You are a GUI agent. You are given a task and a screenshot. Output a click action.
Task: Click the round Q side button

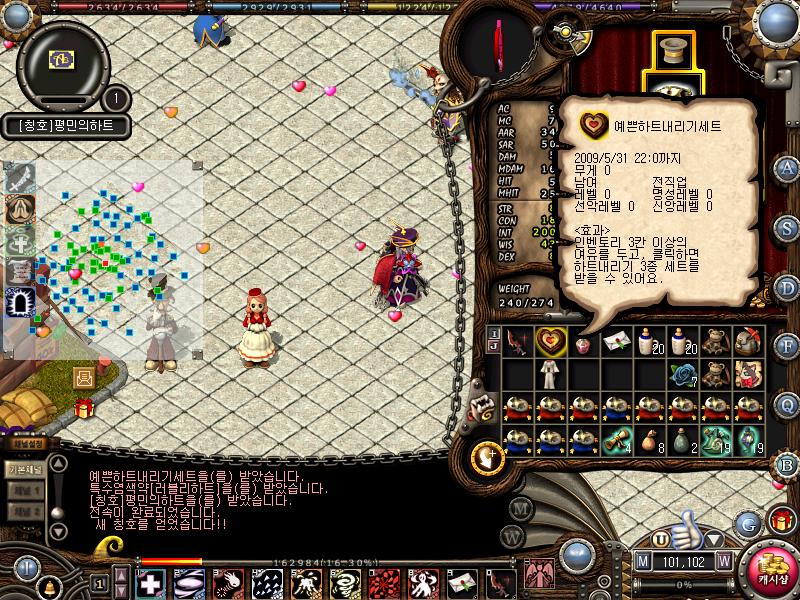[787, 403]
